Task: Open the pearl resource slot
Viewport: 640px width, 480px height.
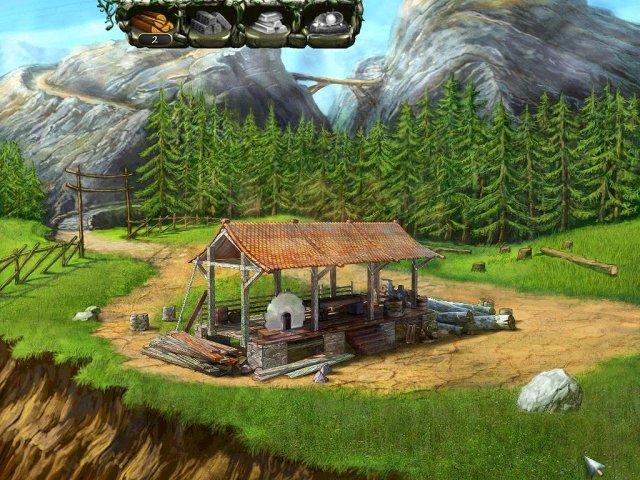Action: (x=330, y=24)
